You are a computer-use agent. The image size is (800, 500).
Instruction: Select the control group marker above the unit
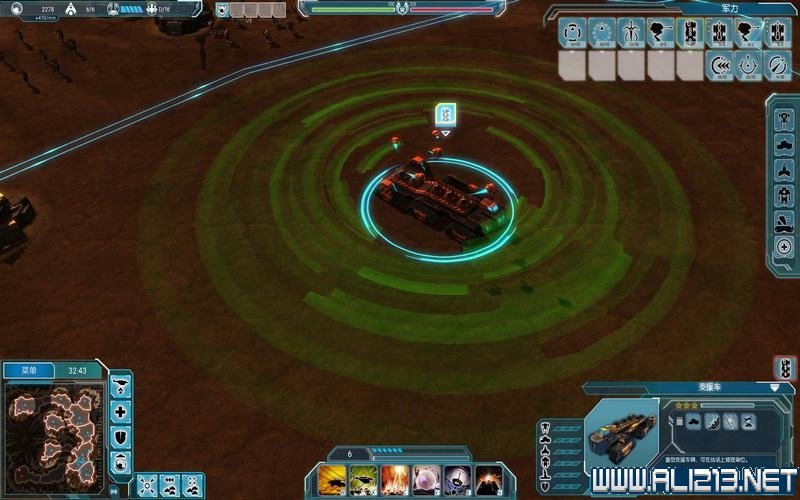(446, 115)
